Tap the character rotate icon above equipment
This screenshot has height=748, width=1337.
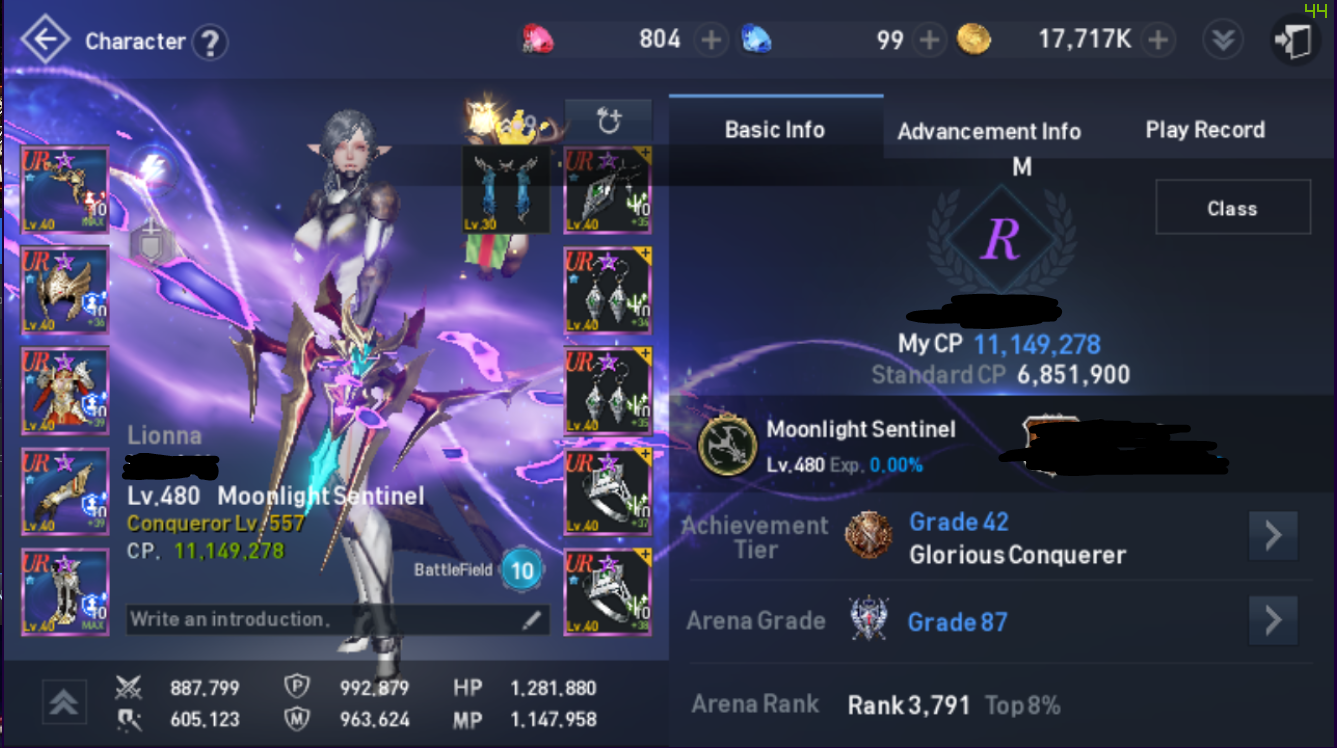pos(610,118)
